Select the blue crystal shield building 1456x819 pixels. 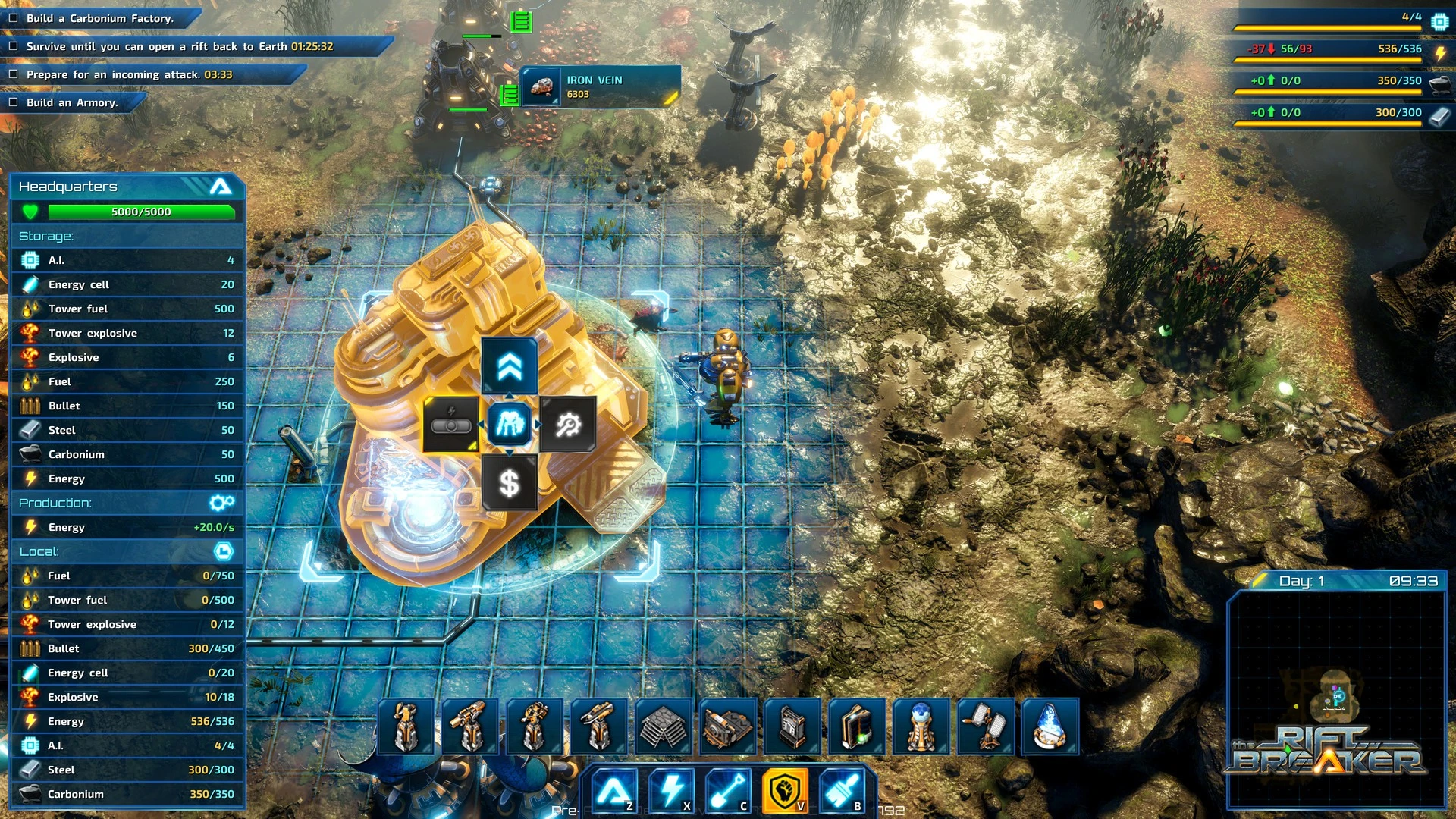(1050, 726)
